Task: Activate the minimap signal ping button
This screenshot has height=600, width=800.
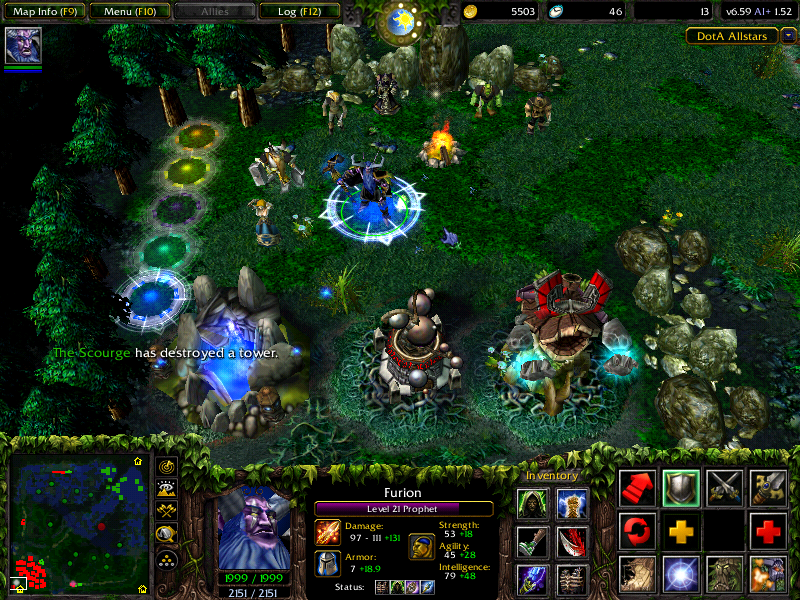Action: pos(167,467)
